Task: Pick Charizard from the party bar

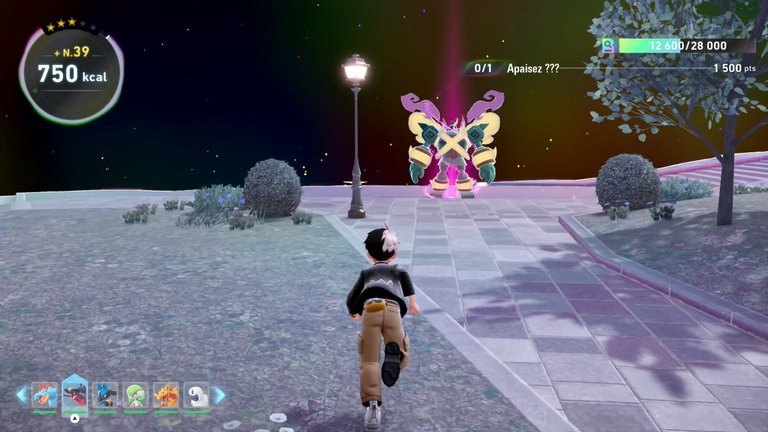Action: tap(166, 395)
